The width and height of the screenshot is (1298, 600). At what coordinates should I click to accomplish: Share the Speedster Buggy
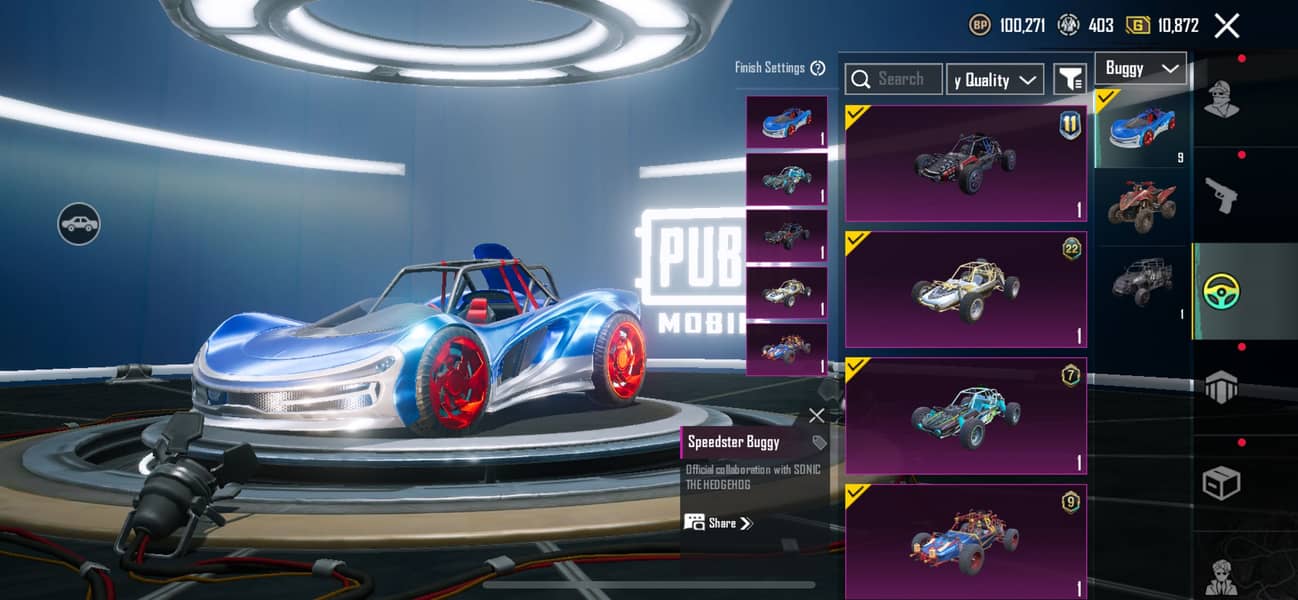tap(720, 523)
